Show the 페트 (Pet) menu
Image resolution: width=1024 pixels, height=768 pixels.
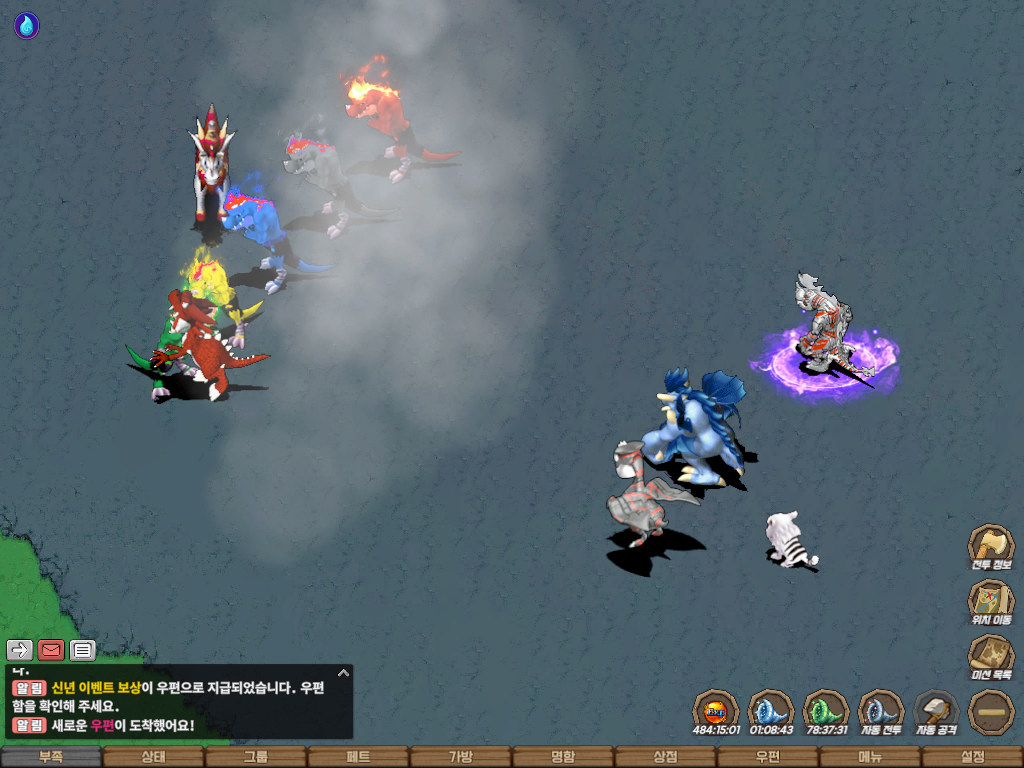358,757
